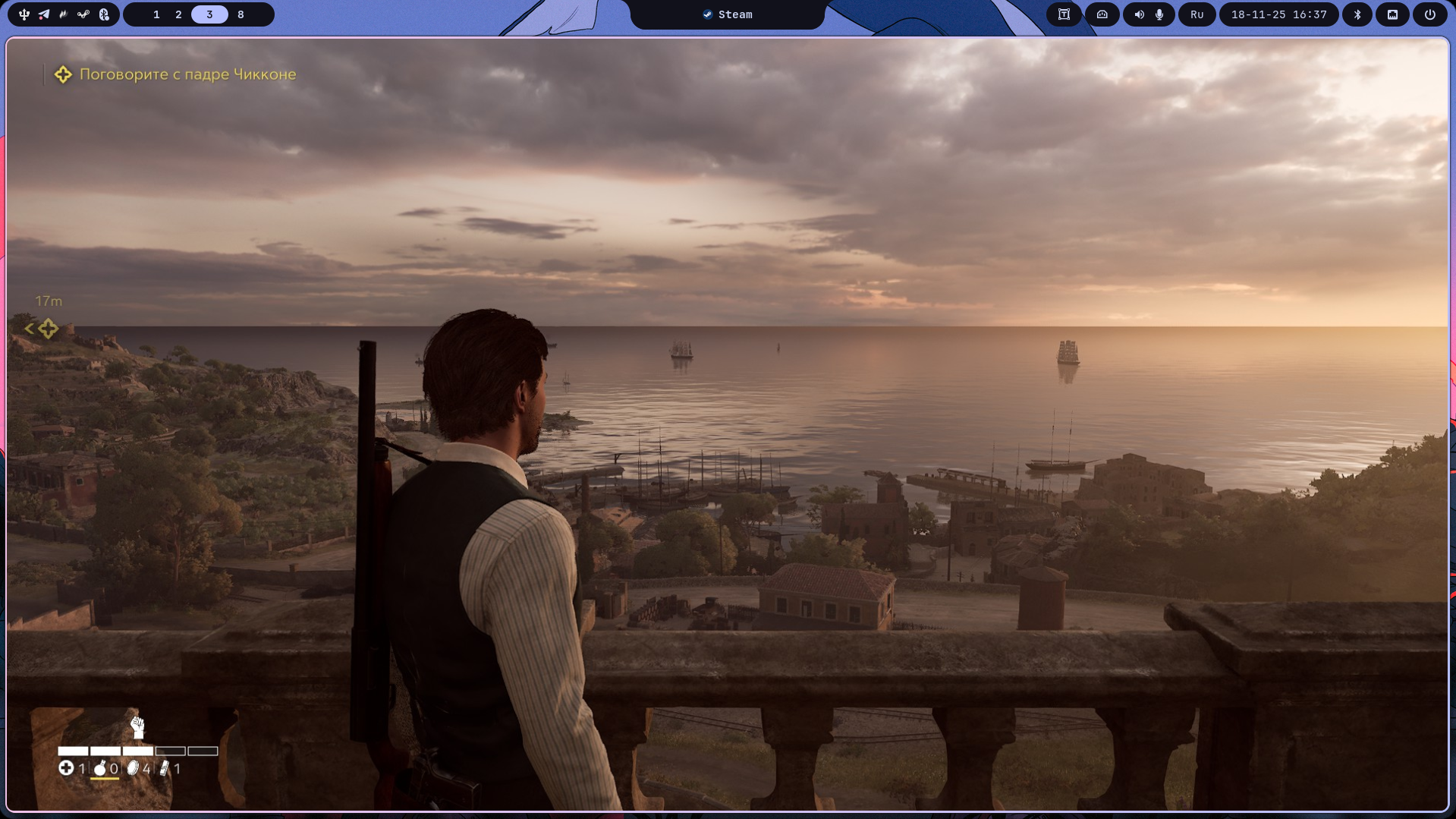Select the fist melee weapon icon
Screen dimensions: 1456x819
click(137, 727)
